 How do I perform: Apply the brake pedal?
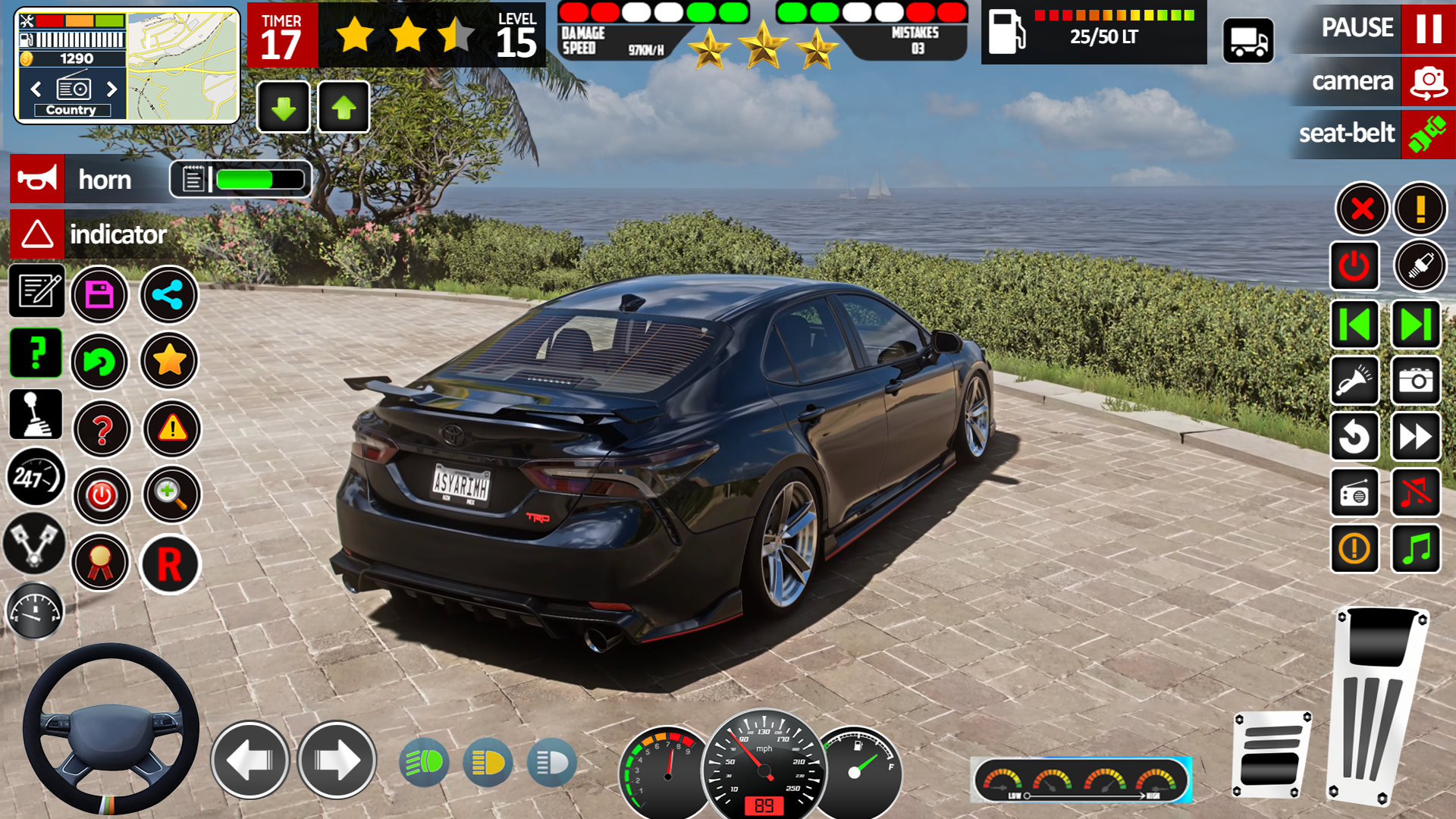[x=1272, y=755]
